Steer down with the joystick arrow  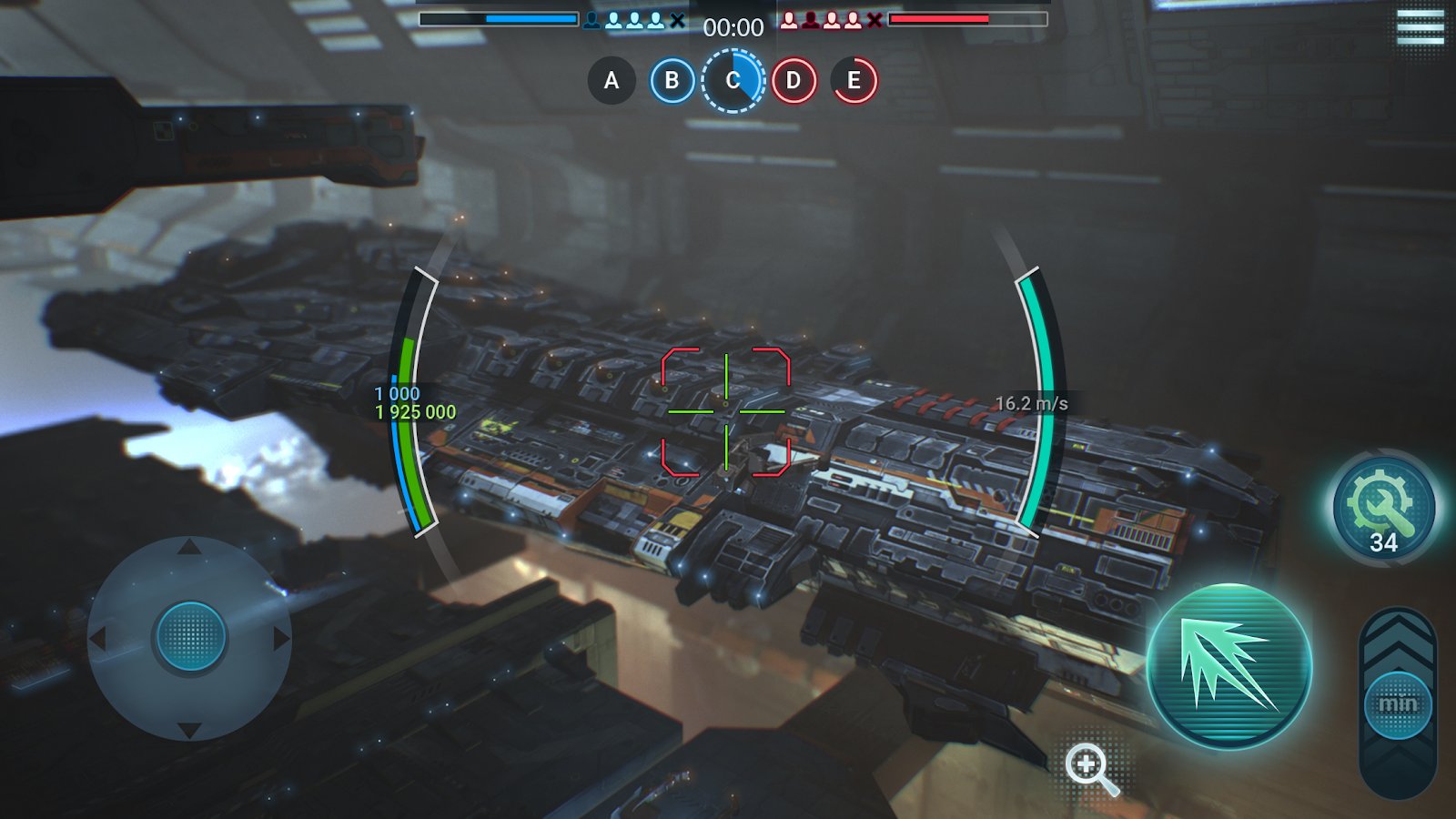(x=189, y=729)
